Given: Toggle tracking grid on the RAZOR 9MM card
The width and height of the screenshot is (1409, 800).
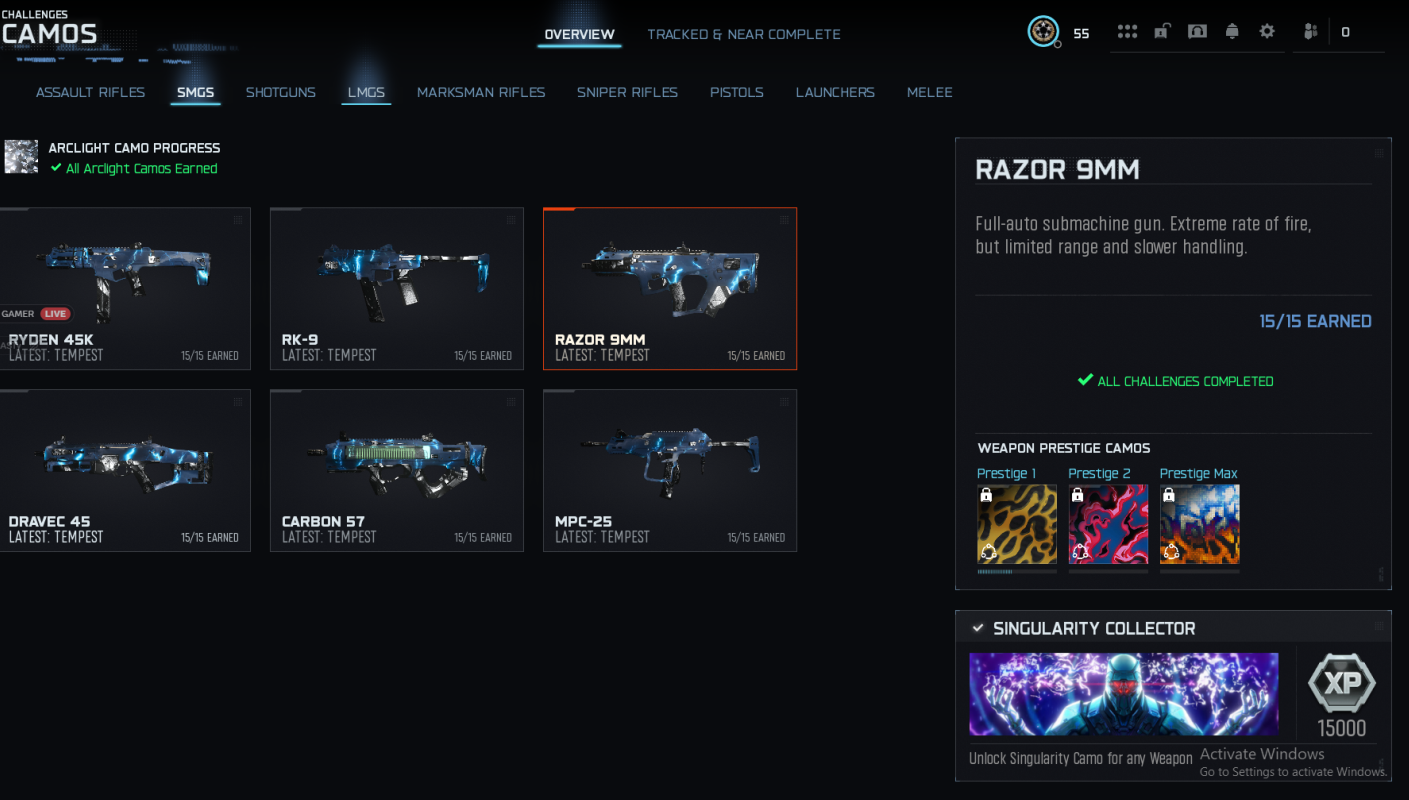Looking at the screenshot, I should point(784,221).
